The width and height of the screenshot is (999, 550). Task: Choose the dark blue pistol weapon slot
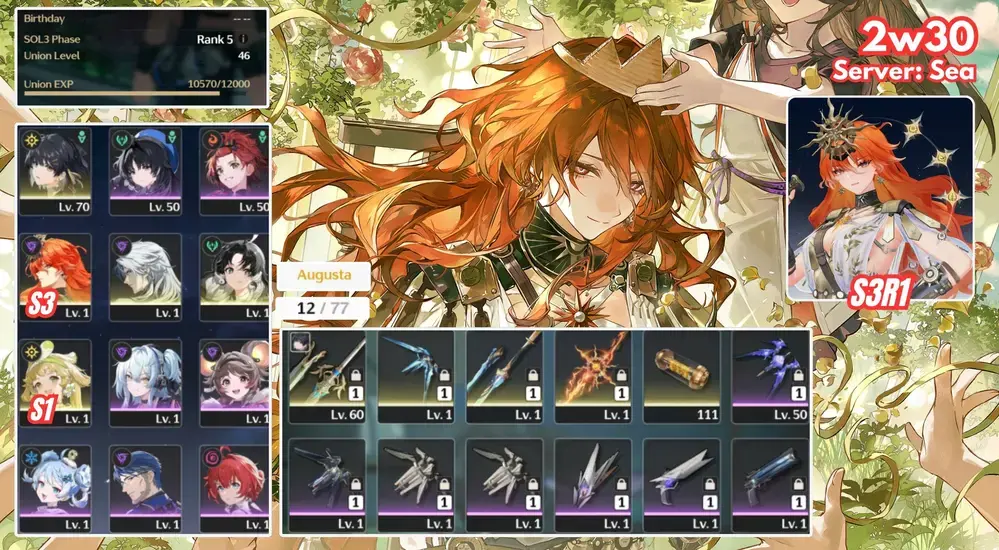click(x=771, y=482)
